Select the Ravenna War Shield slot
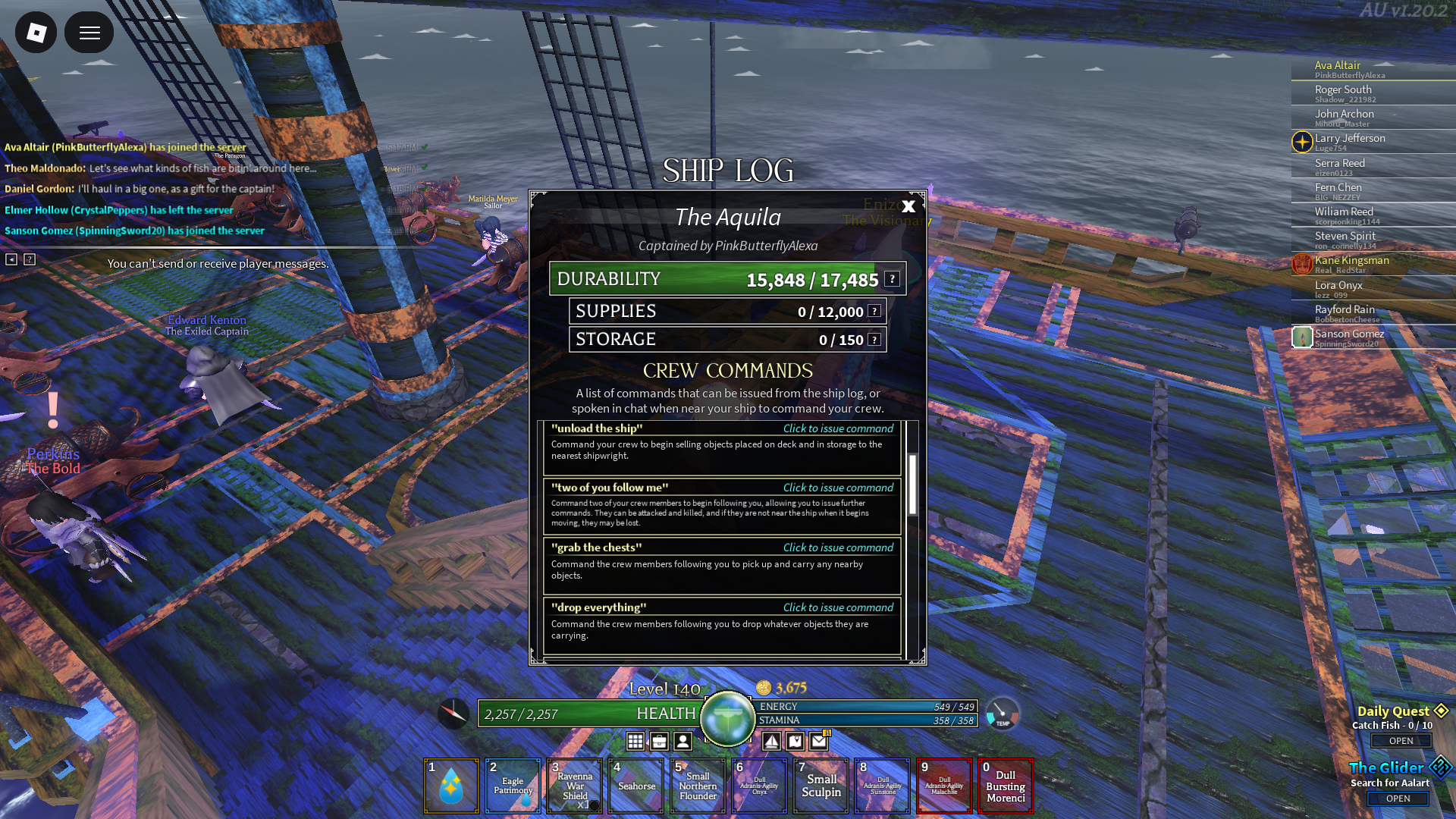Image resolution: width=1456 pixels, height=819 pixels. (575, 786)
